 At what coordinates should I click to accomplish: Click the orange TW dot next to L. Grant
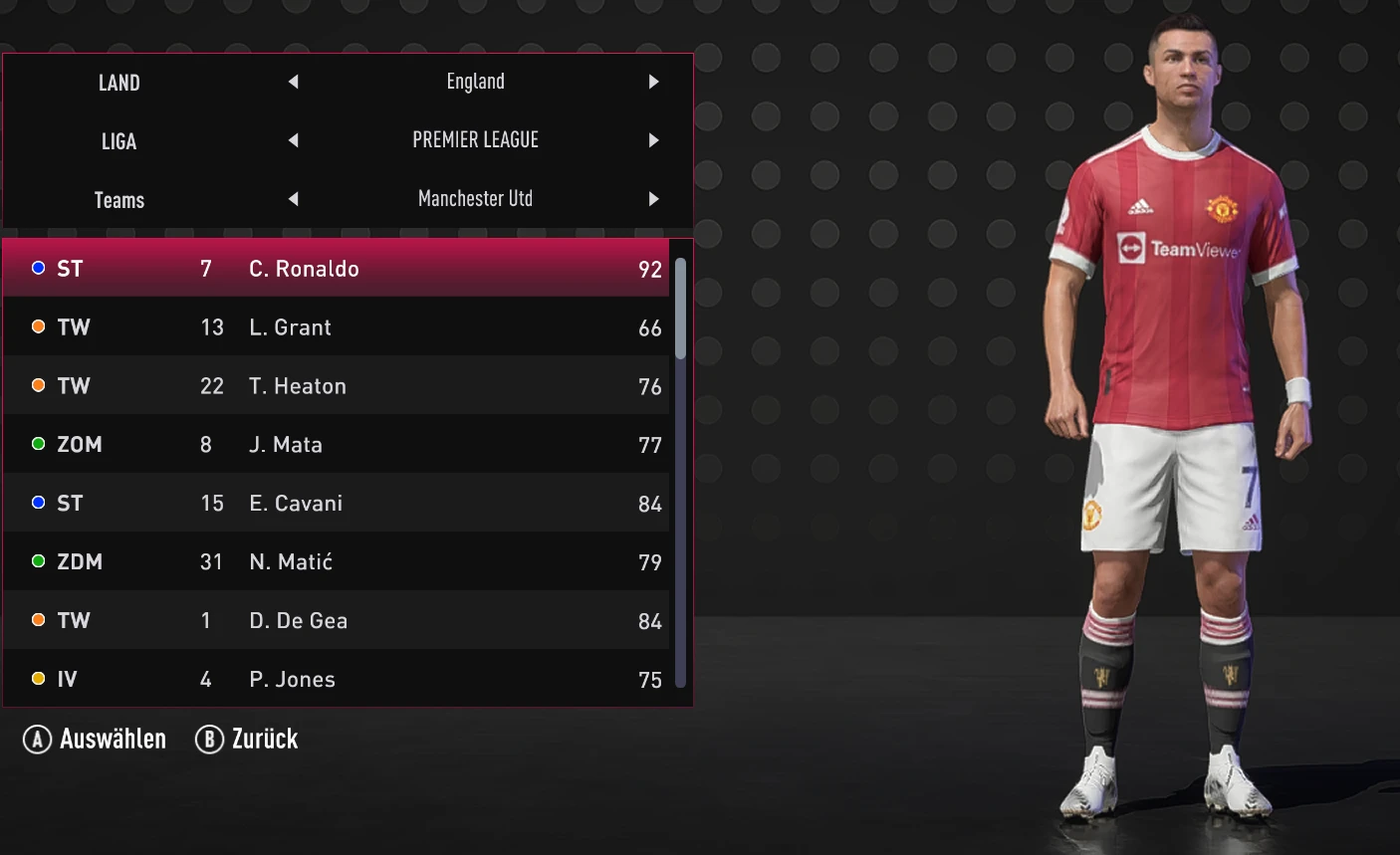[38, 326]
